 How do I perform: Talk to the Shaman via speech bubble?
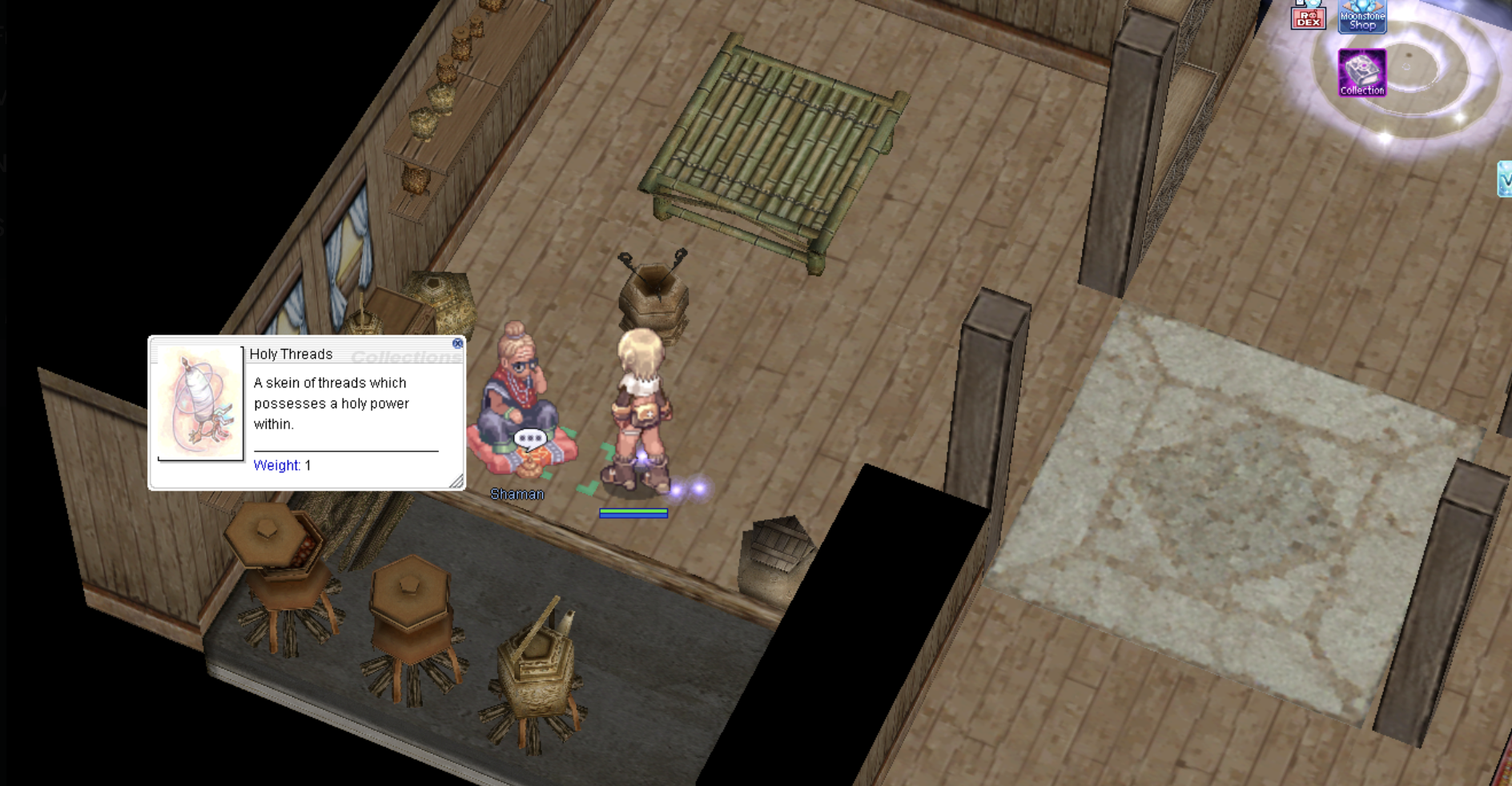coord(529,439)
